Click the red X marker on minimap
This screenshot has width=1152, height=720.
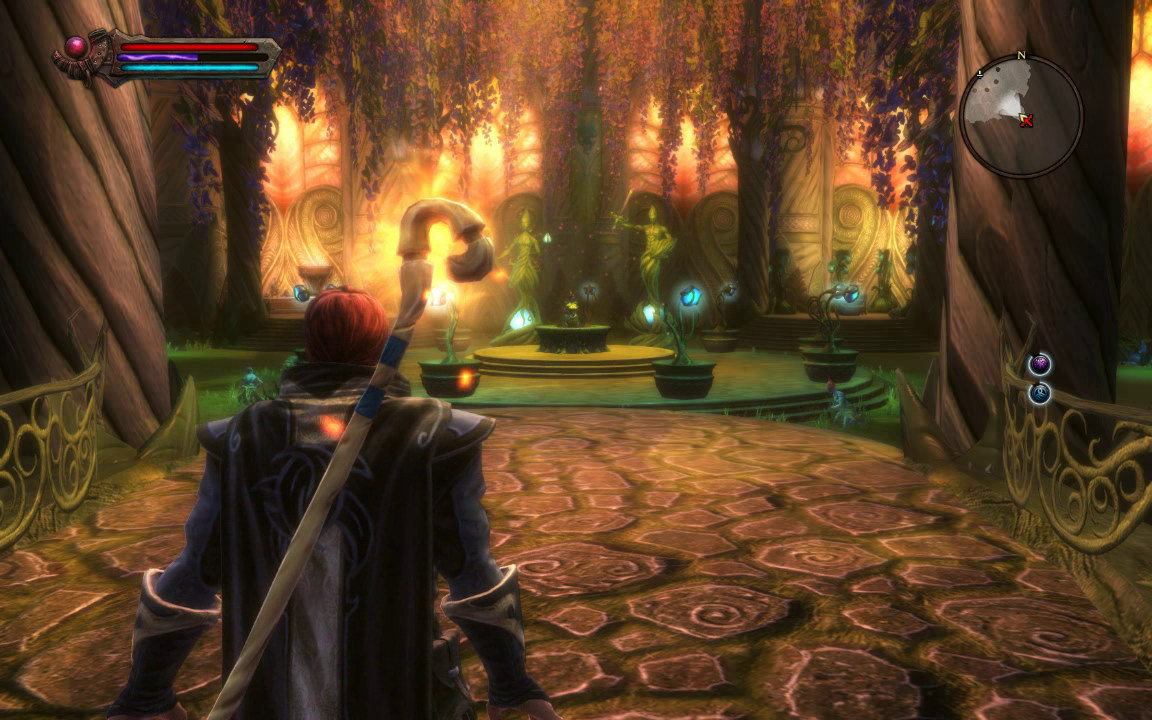point(1027,121)
